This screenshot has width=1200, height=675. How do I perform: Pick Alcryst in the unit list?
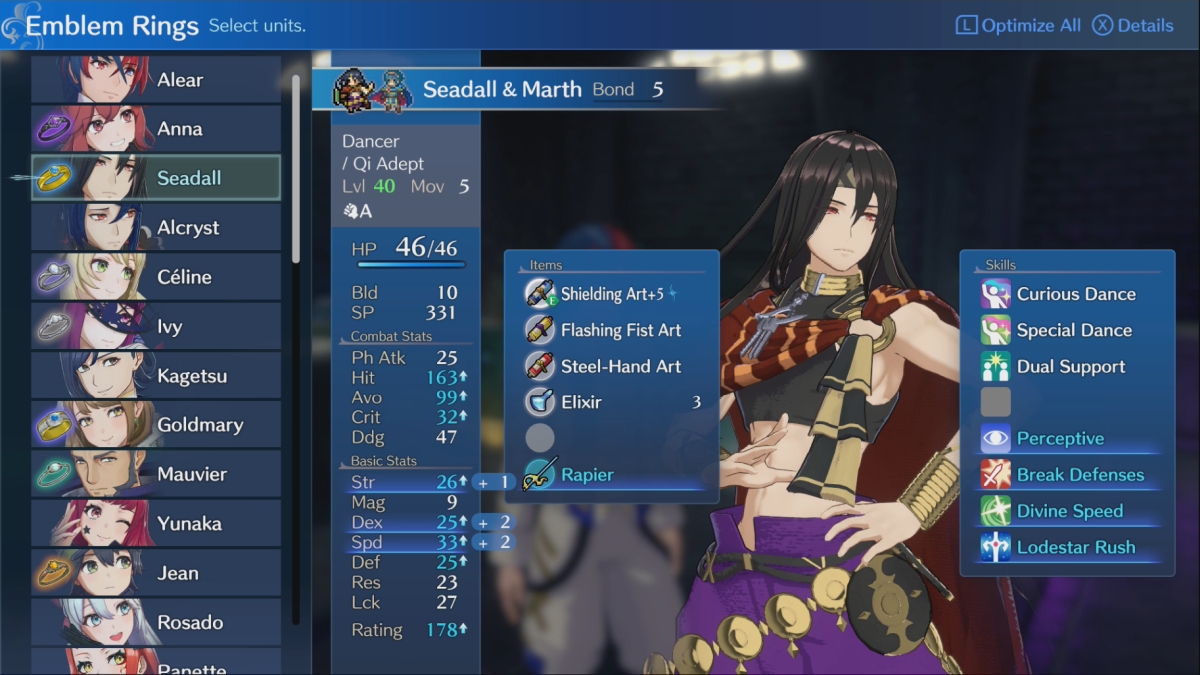[156, 227]
